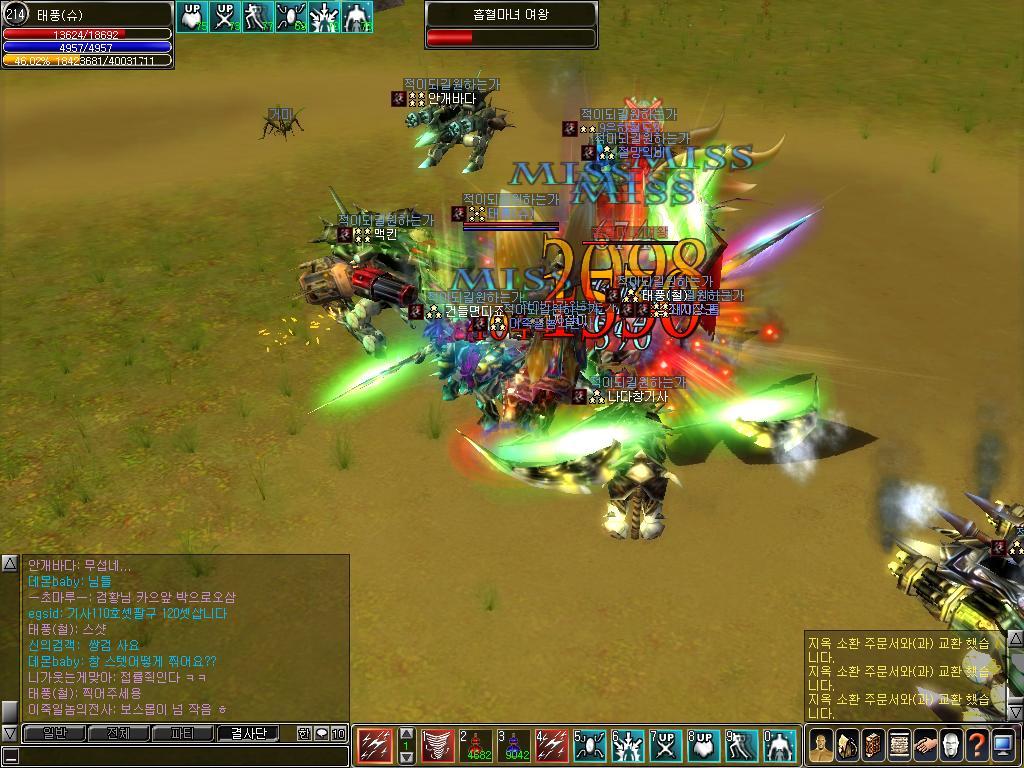Select the 전체 chat tab

coord(118,733)
